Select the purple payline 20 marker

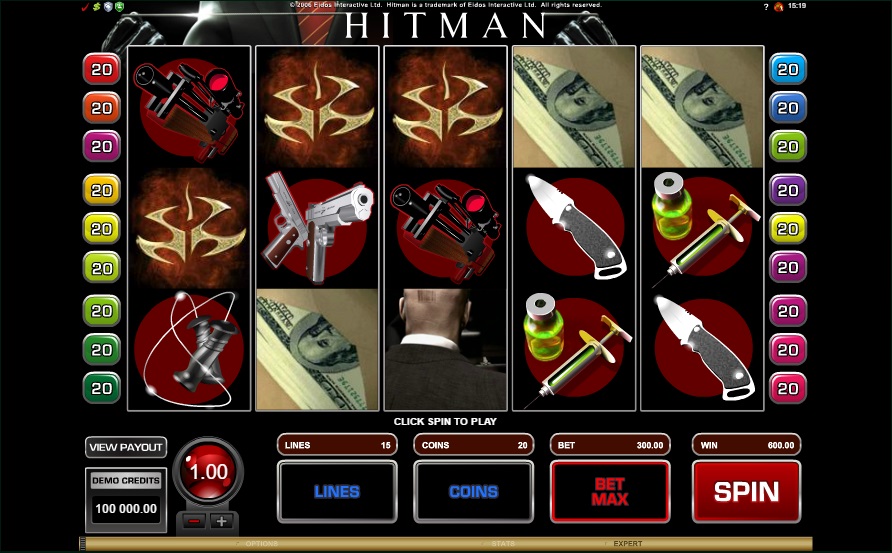click(788, 188)
